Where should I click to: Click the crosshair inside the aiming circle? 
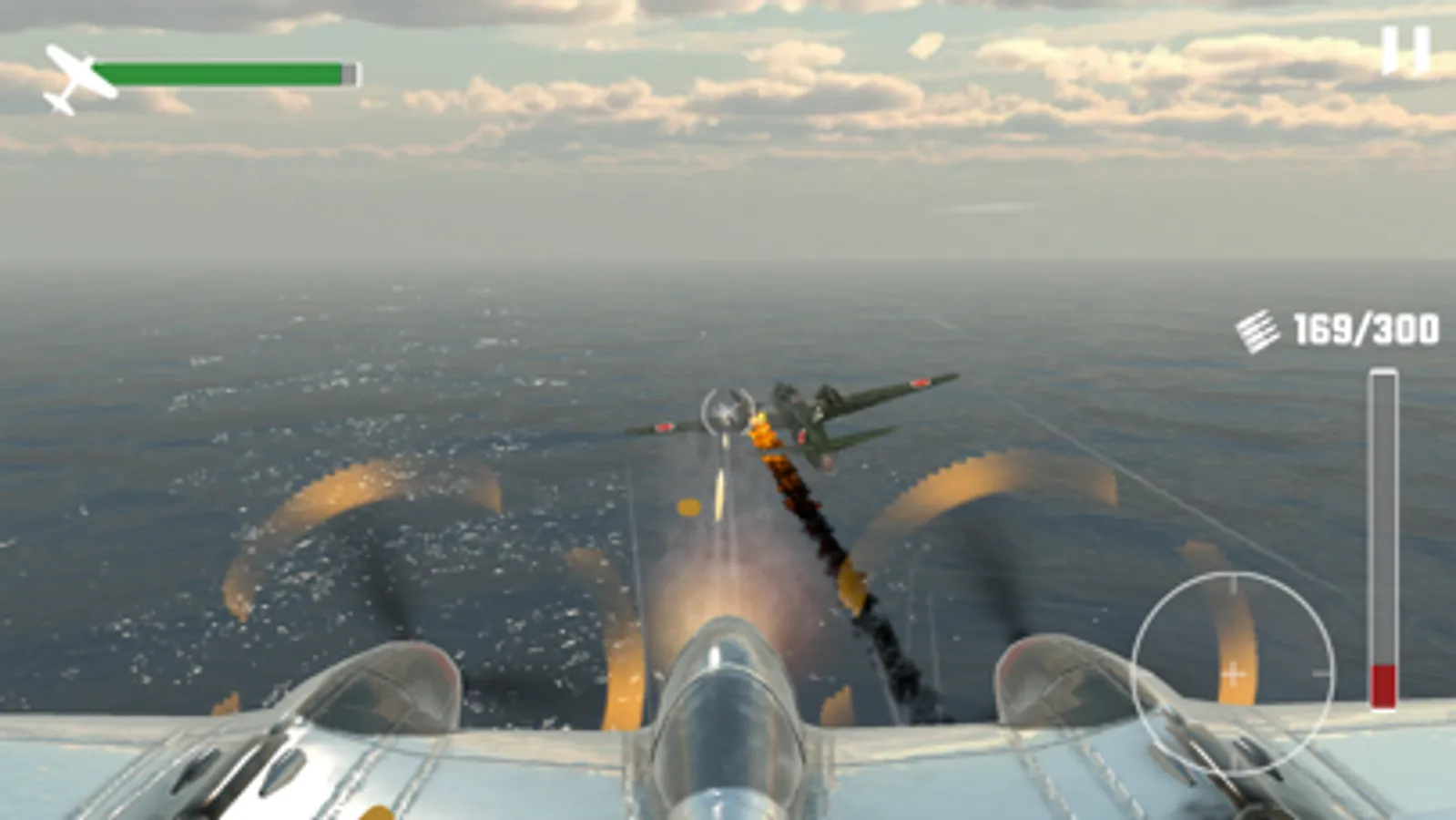click(x=1233, y=674)
